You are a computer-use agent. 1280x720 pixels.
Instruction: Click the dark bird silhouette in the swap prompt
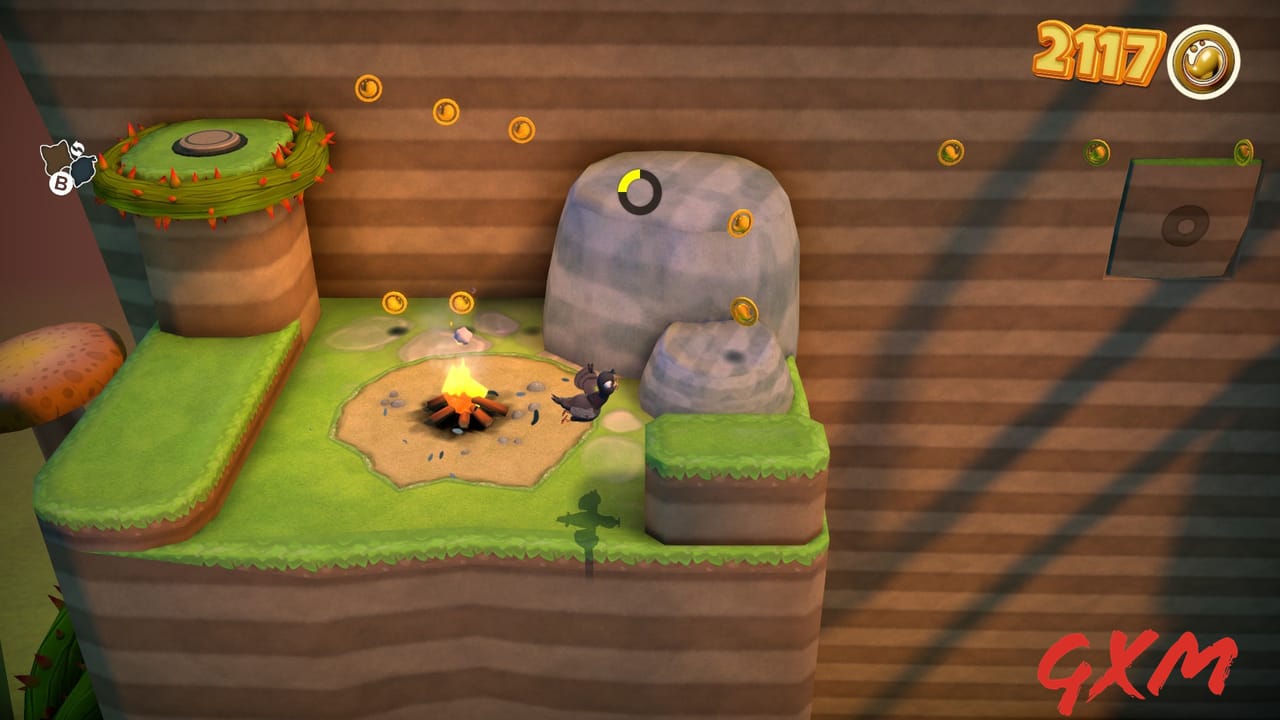[83, 170]
